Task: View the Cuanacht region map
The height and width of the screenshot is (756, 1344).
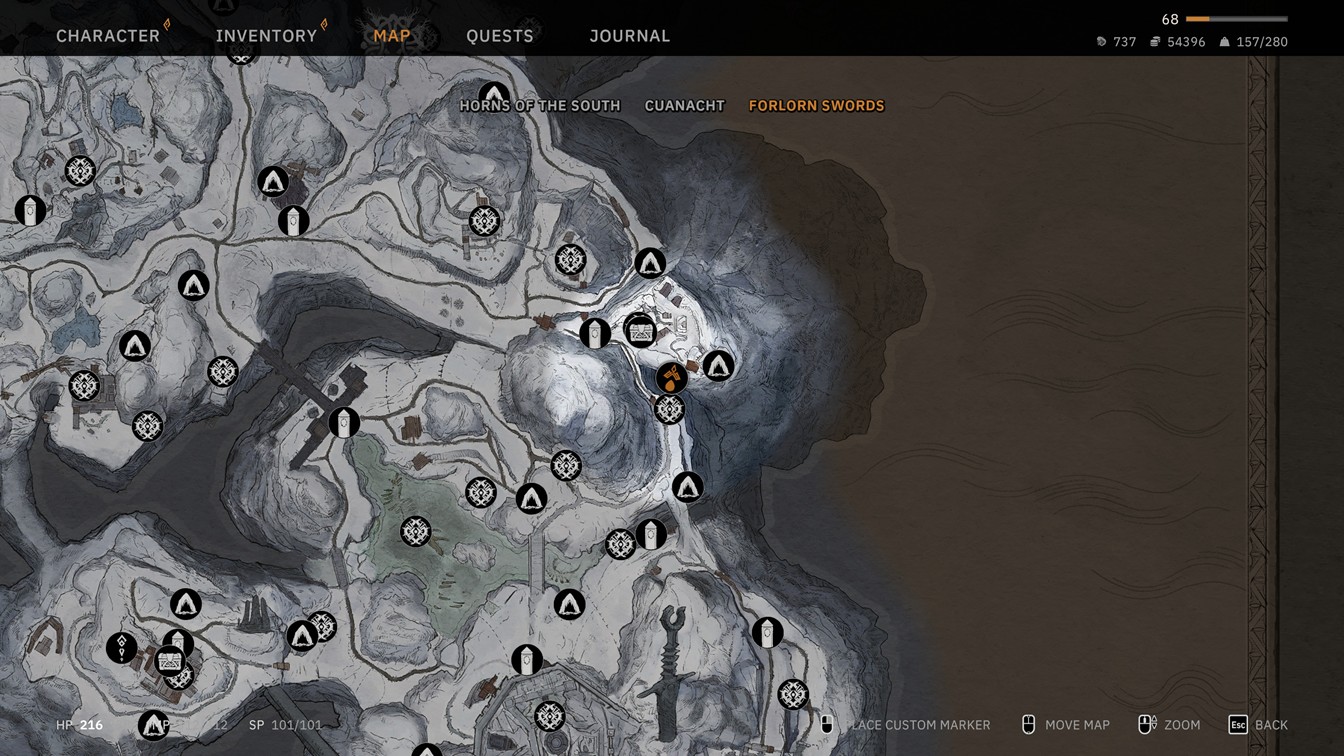Action: (x=685, y=106)
